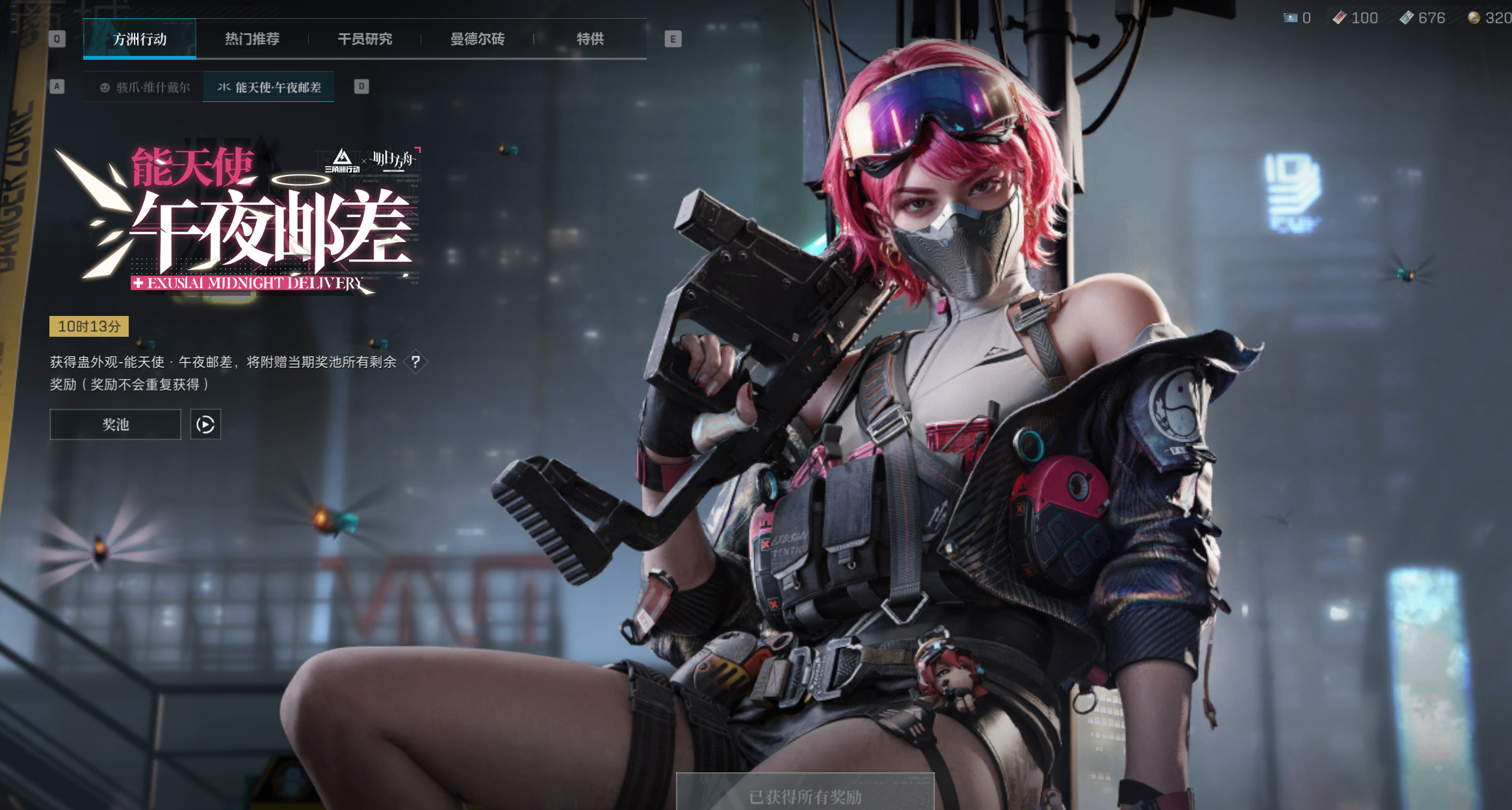Toggle to the 方洲行动 section
This screenshot has width=1512, height=810.
[140, 39]
